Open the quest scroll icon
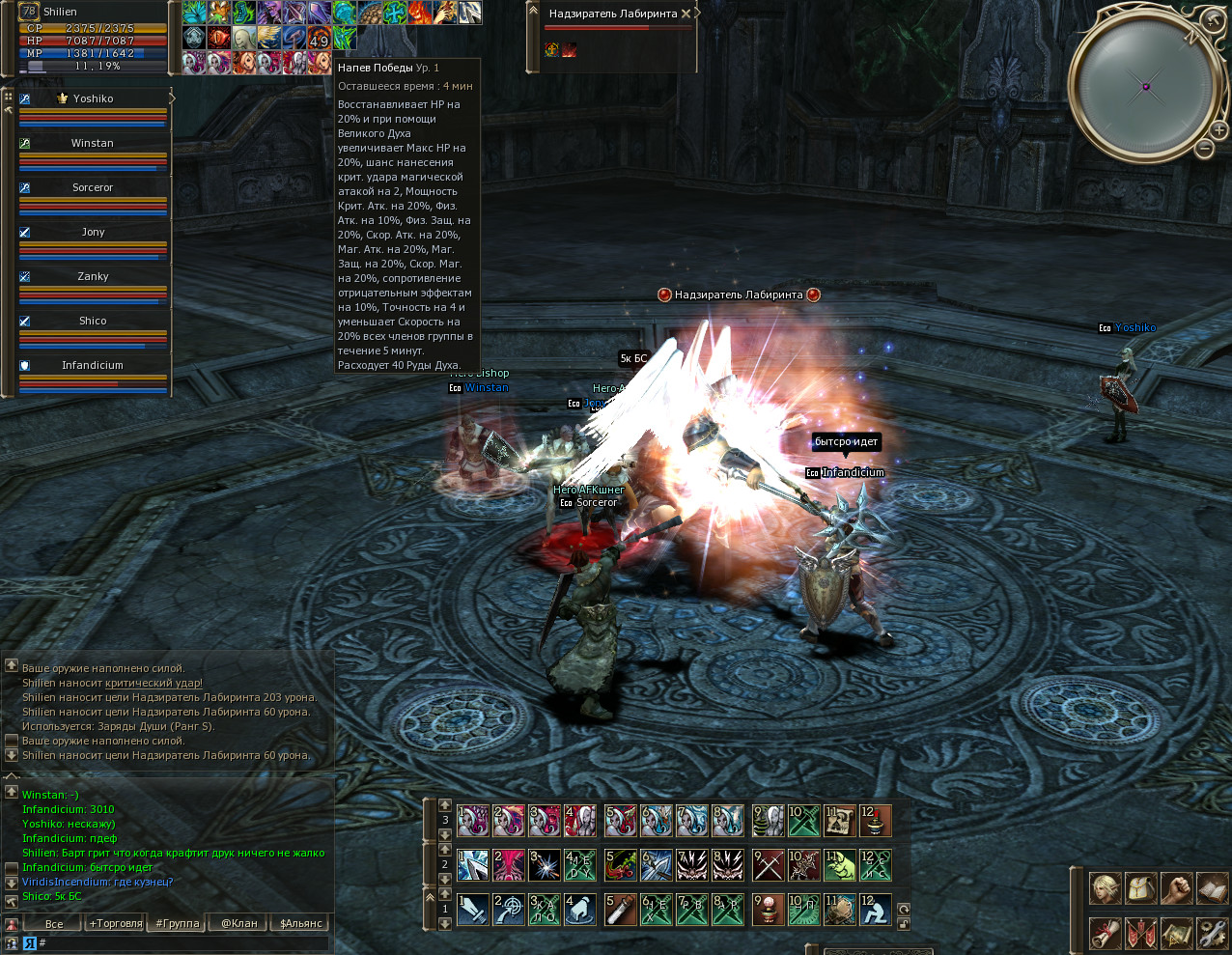The image size is (1232, 955). pyautogui.click(x=1106, y=934)
